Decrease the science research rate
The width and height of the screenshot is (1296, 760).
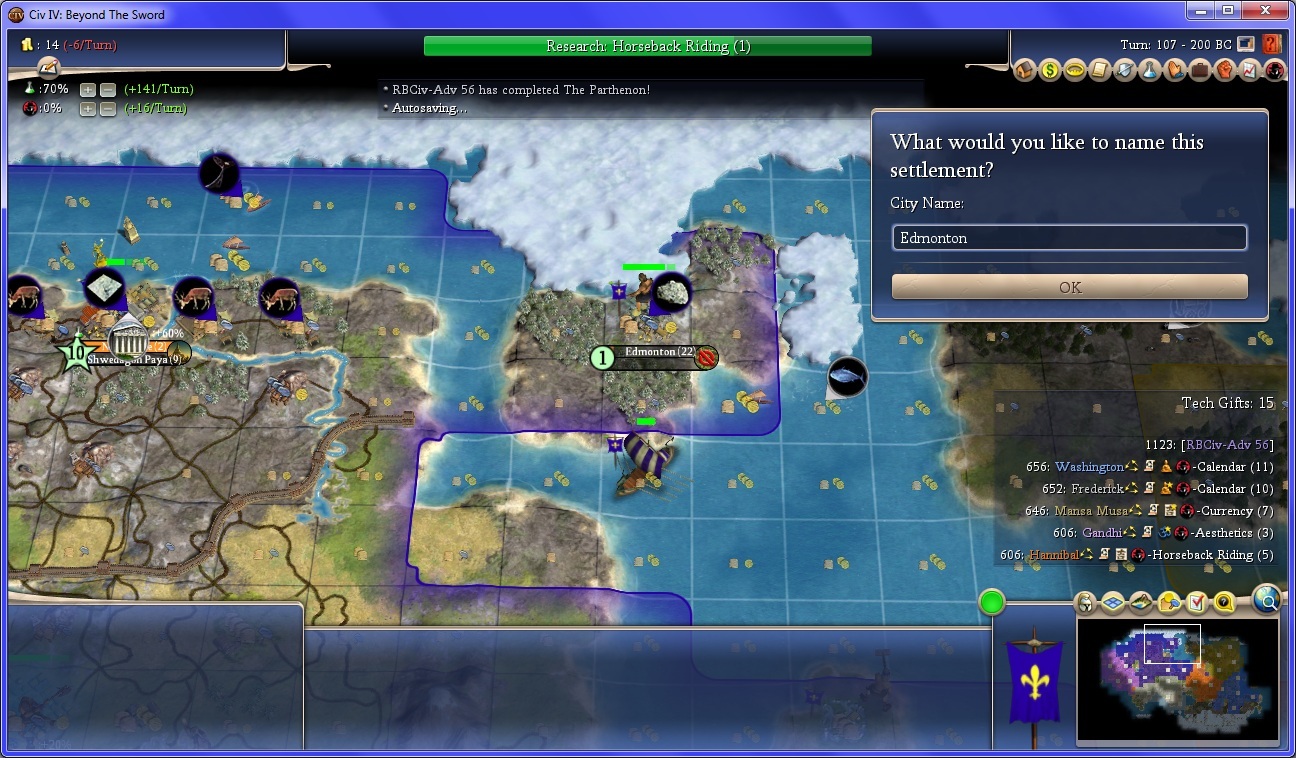click(107, 89)
